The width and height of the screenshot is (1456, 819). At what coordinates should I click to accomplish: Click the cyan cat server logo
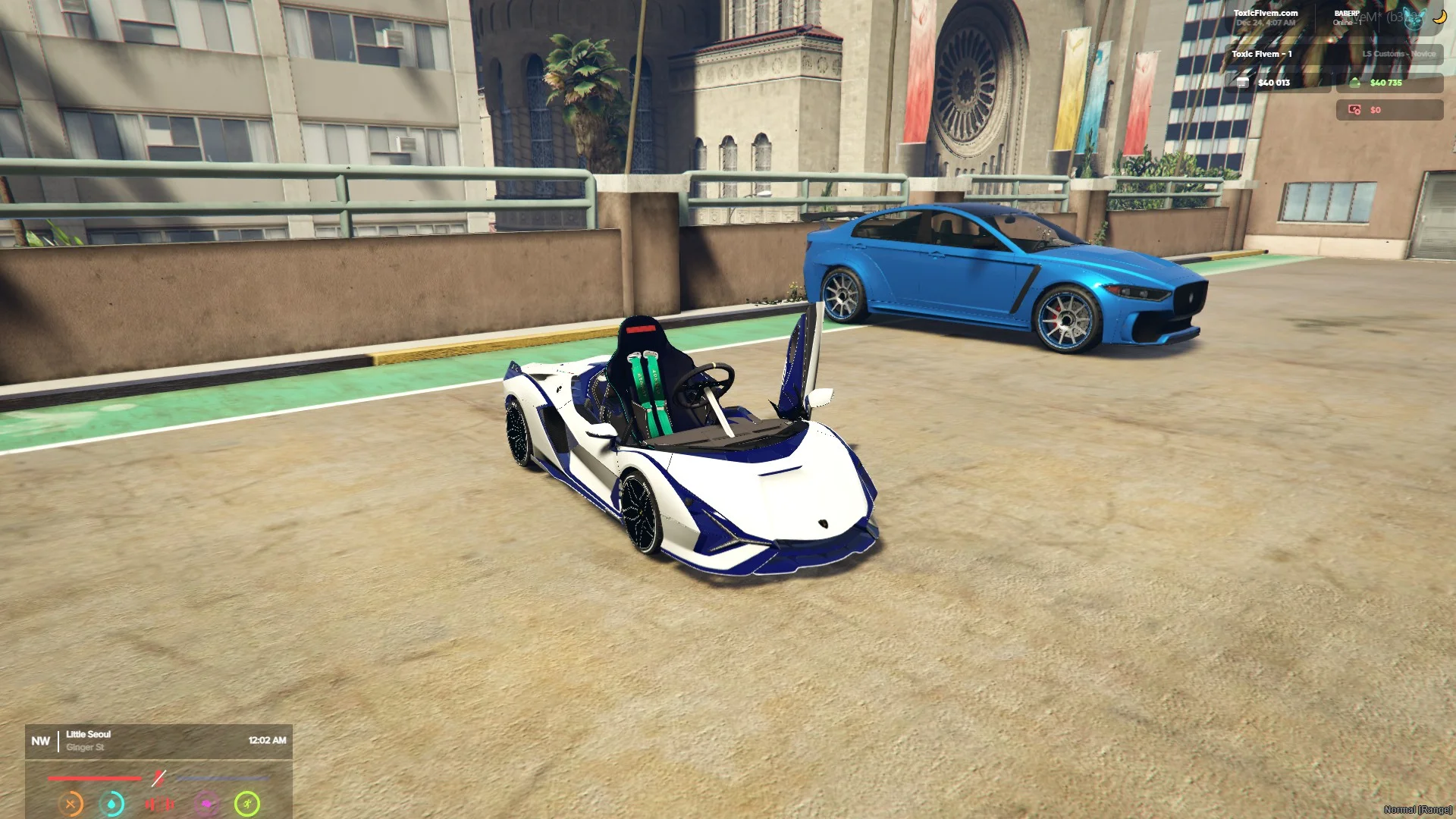[1413, 19]
